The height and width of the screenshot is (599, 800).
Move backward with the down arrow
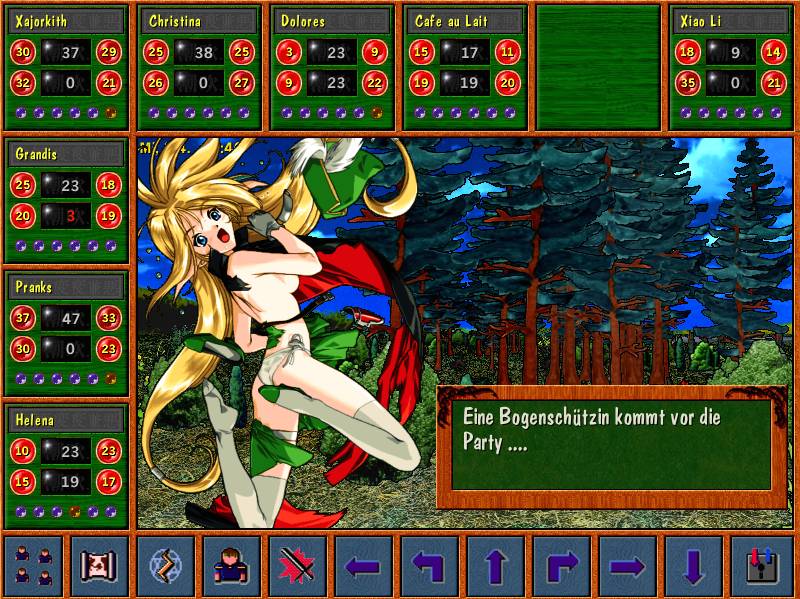tap(693, 566)
